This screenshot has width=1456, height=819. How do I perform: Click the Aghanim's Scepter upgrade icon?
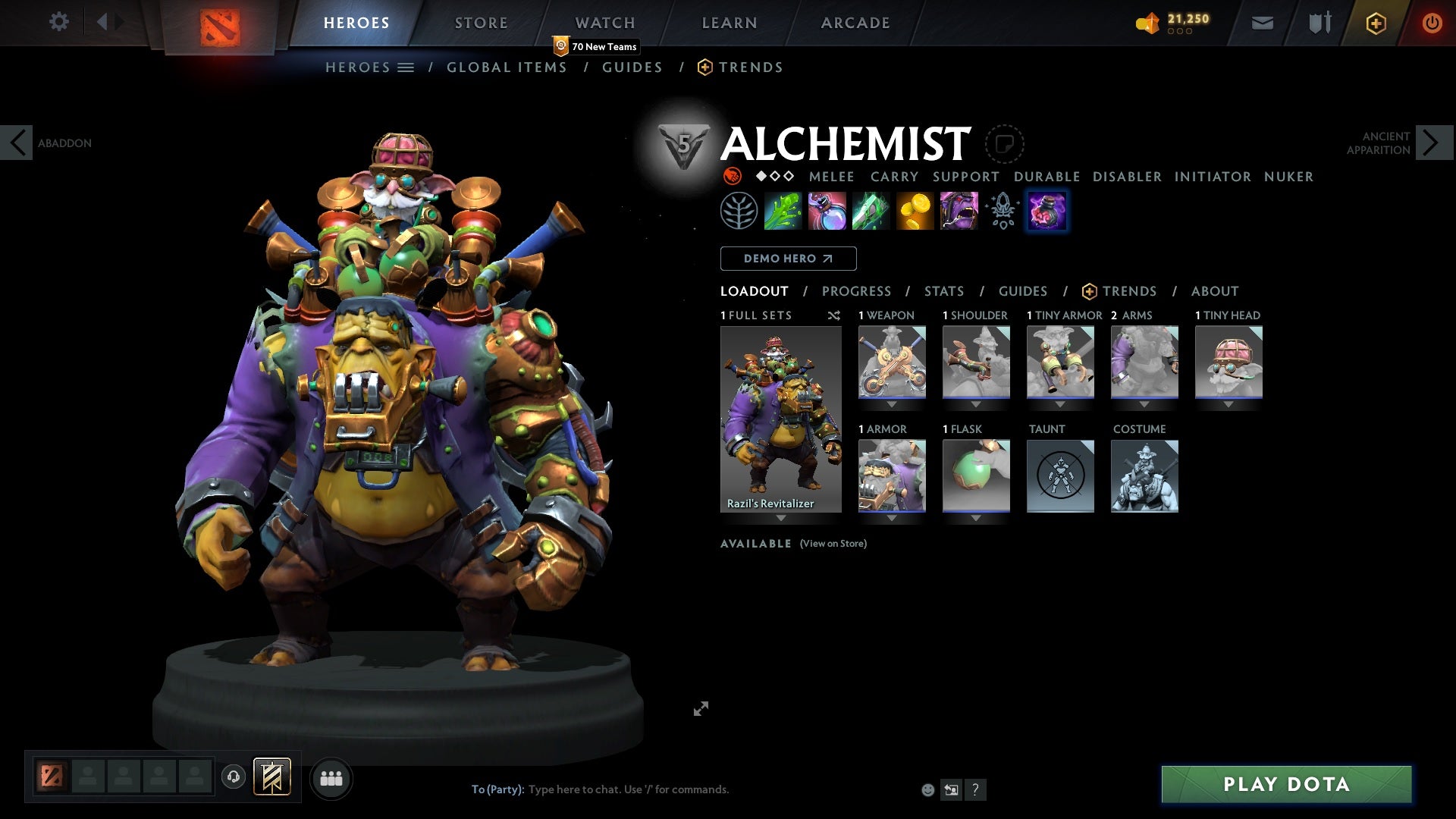[x=1001, y=211]
